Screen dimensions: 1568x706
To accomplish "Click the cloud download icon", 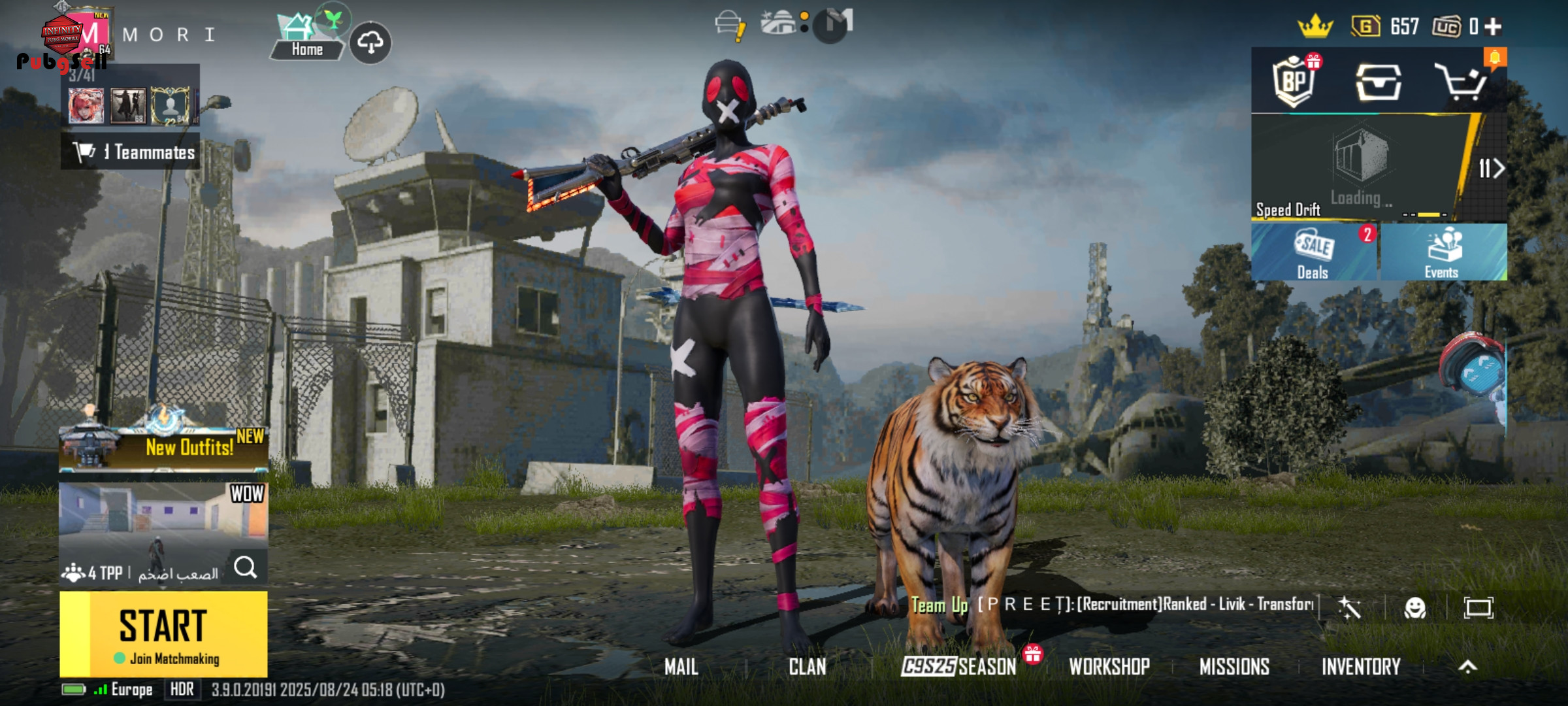I will tap(370, 43).
